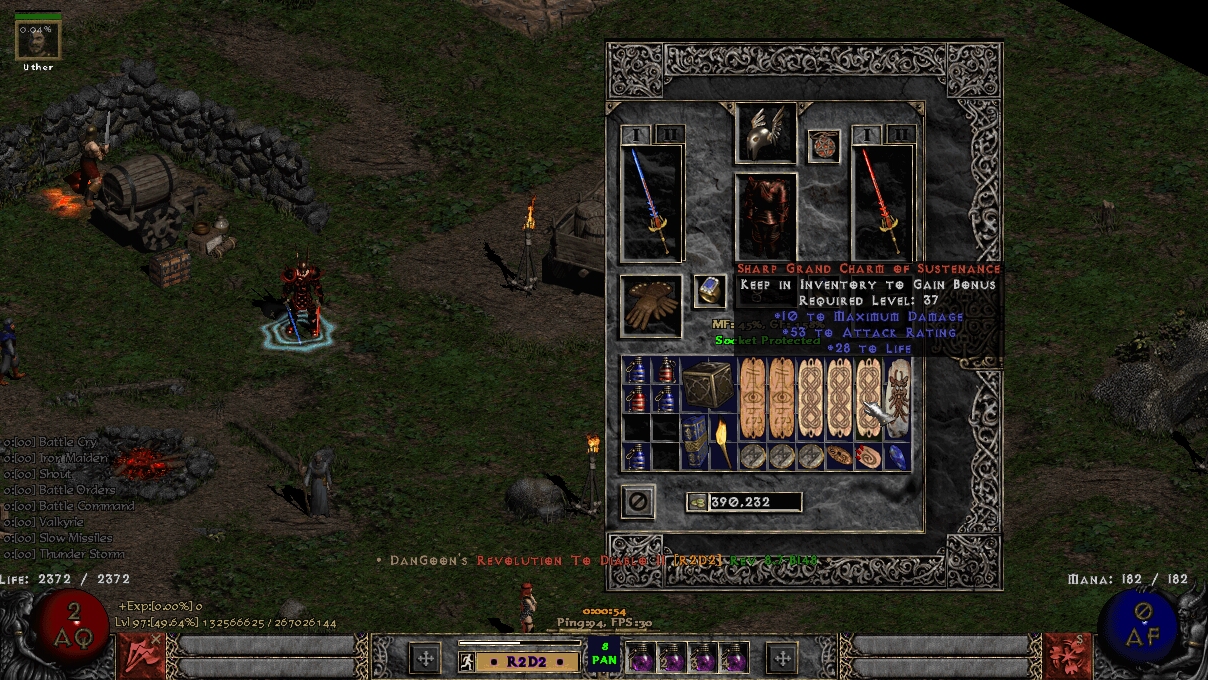Toggle the run/walk button on the bottom bar
The height and width of the screenshot is (680, 1208).
point(466,661)
